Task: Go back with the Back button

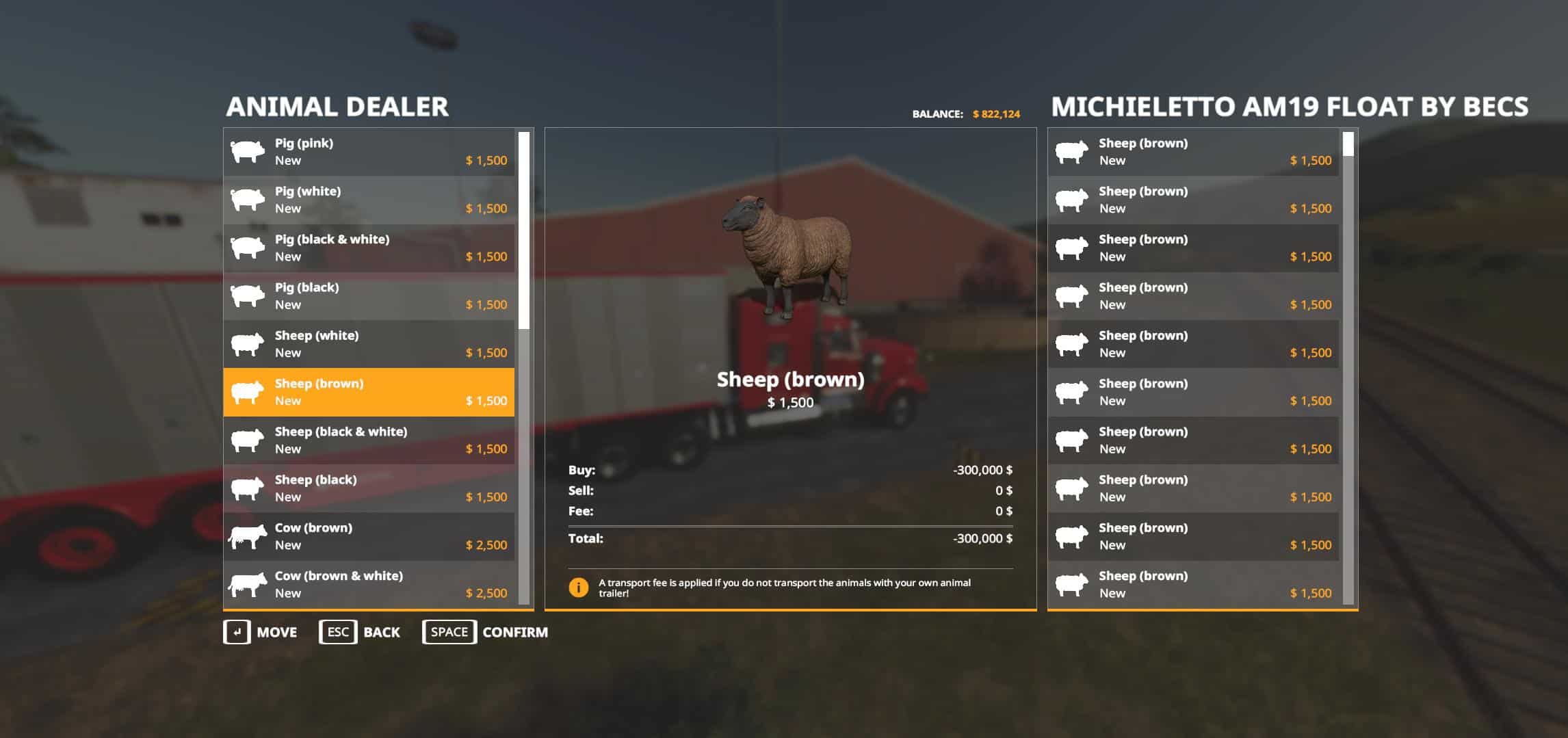Action: pos(360,632)
